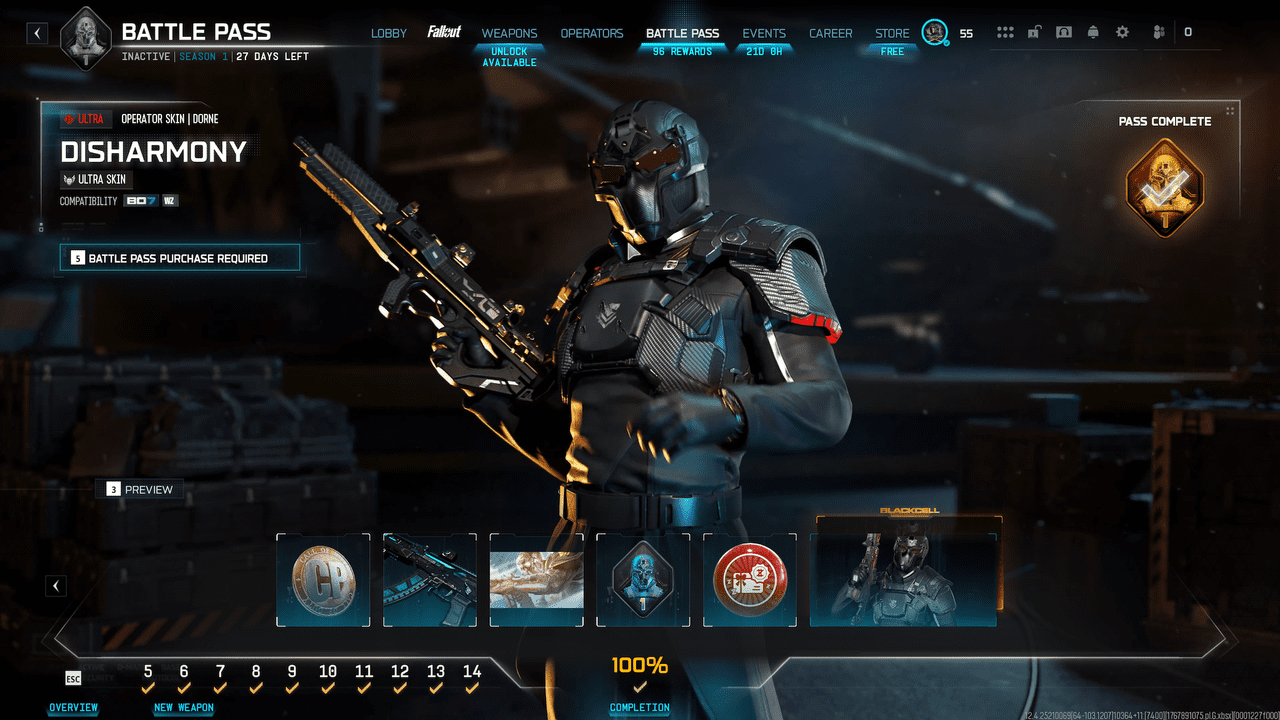Viewport: 1280px width, 720px height.
Task: Open the Lobby tab
Action: click(x=389, y=33)
